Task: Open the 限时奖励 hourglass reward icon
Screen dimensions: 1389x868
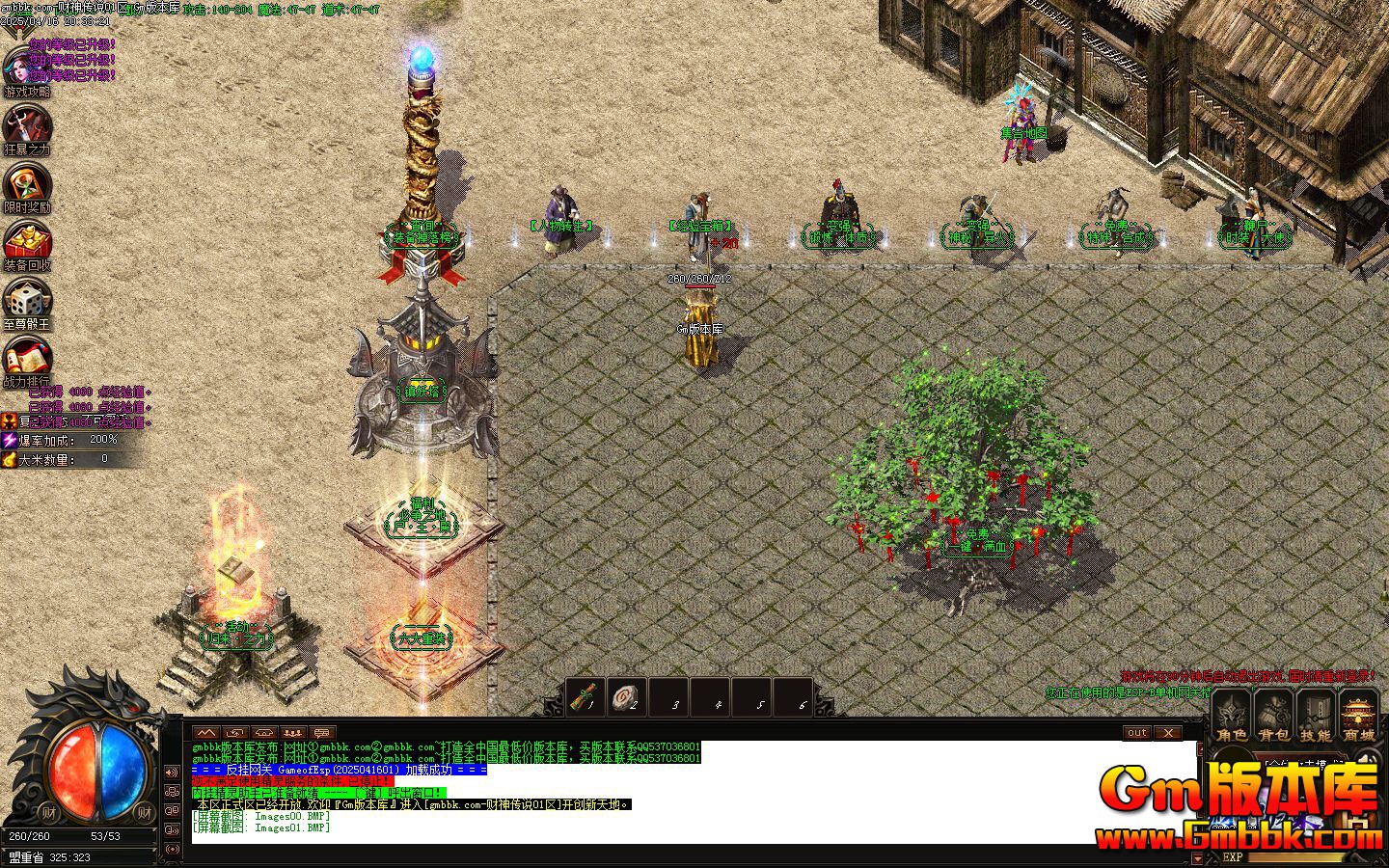Action: [x=26, y=183]
